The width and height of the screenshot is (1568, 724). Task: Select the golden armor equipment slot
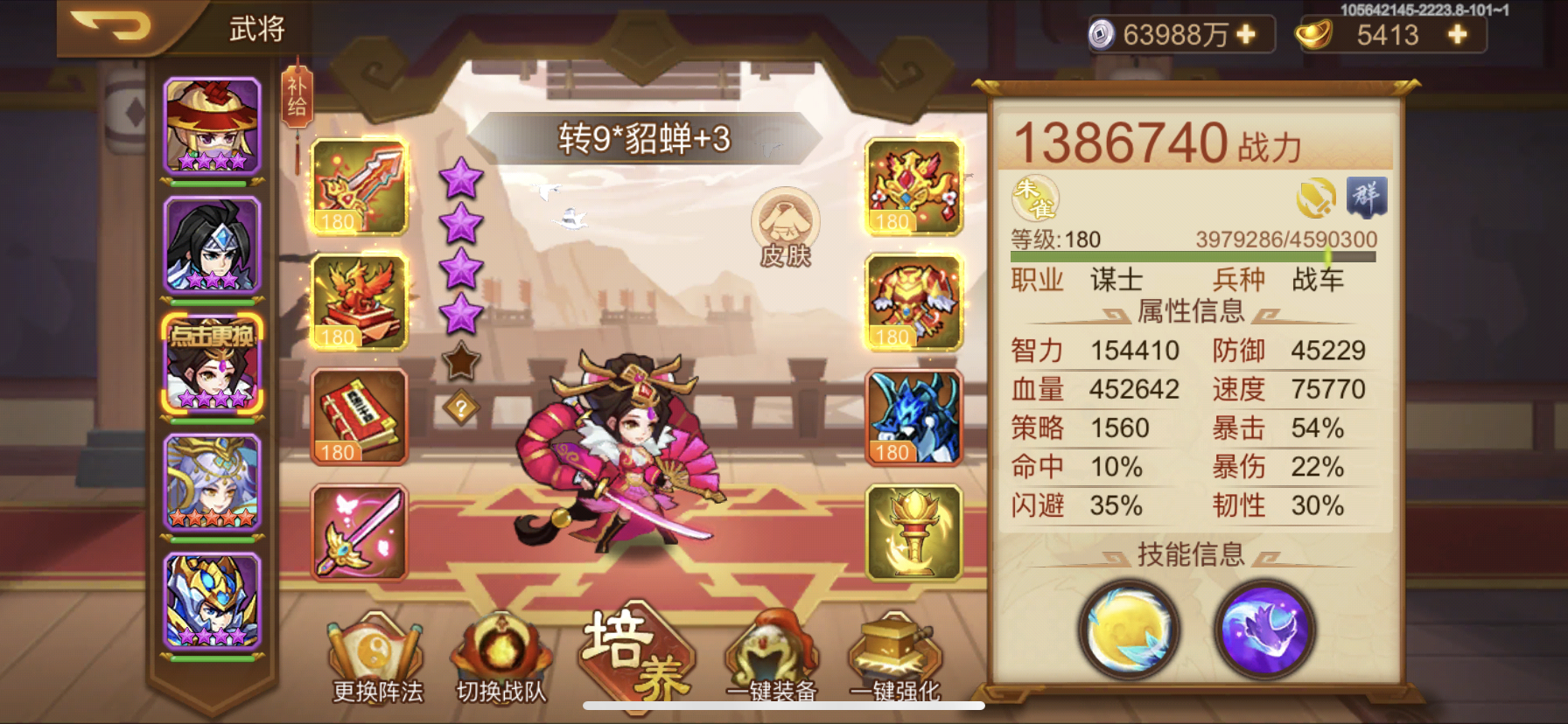(913, 303)
